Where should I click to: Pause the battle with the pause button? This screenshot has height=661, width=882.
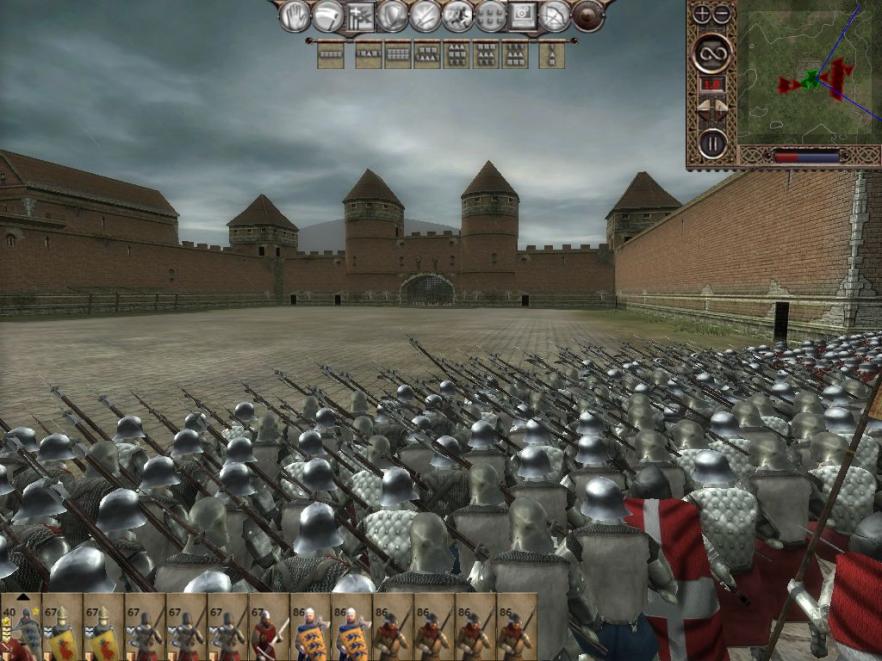712,142
